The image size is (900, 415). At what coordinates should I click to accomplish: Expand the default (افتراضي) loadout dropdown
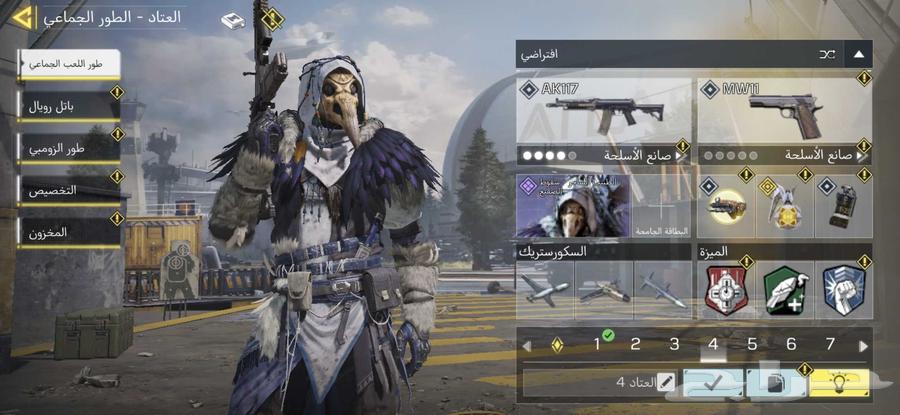[x=859, y=54]
